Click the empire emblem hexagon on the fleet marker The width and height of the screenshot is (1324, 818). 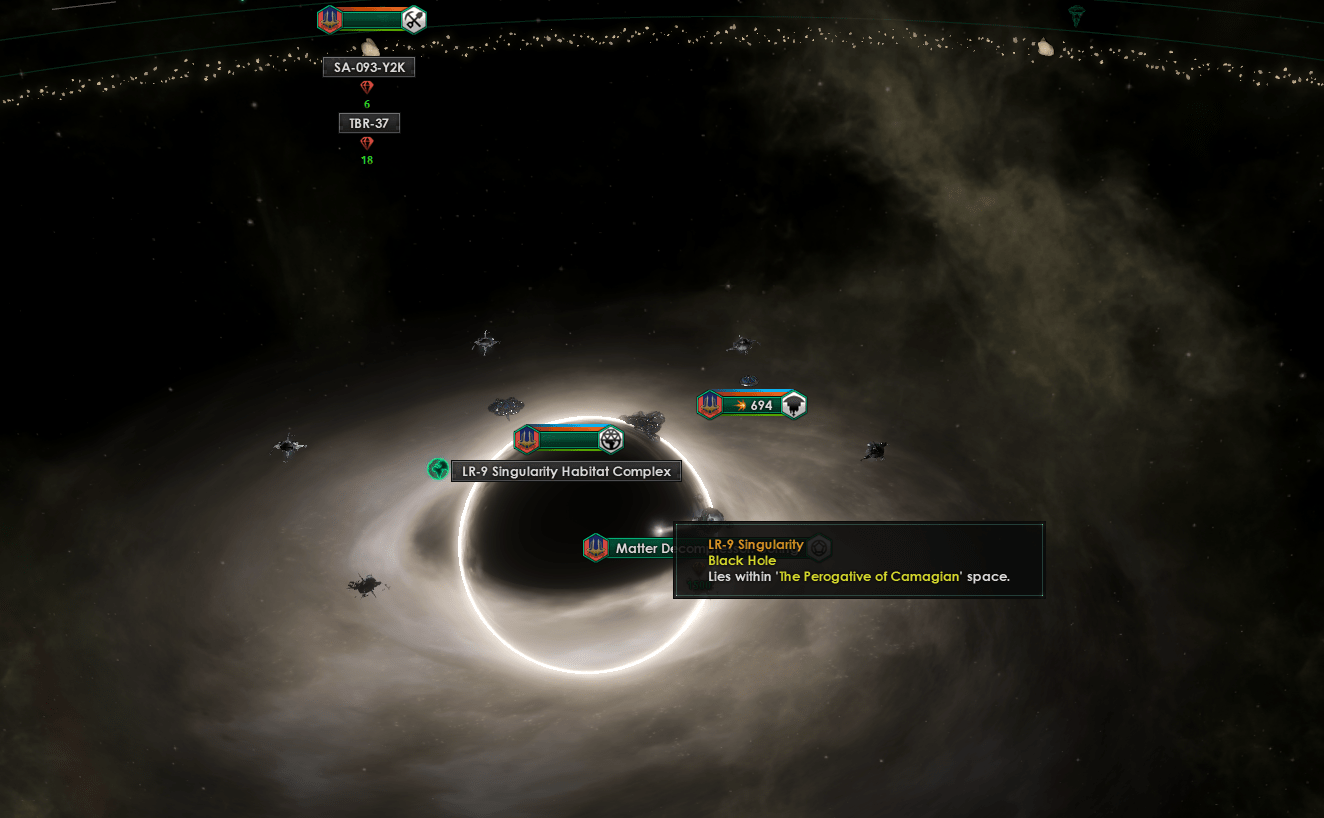point(710,404)
